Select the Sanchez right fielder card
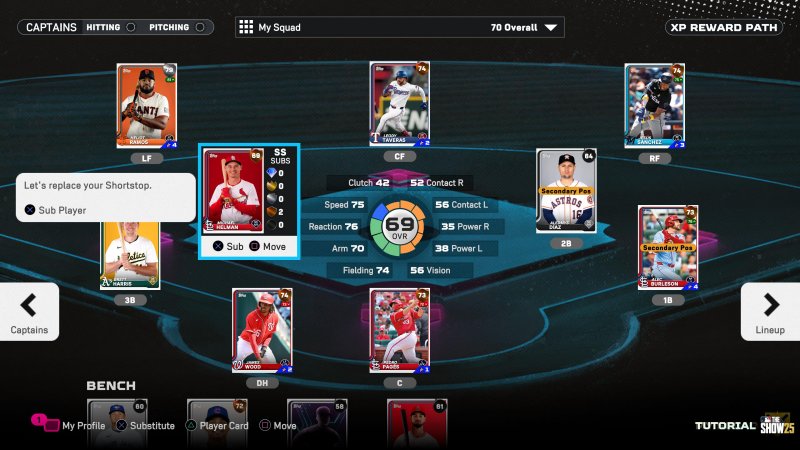Image resolution: width=800 pixels, height=450 pixels. coord(654,105)
